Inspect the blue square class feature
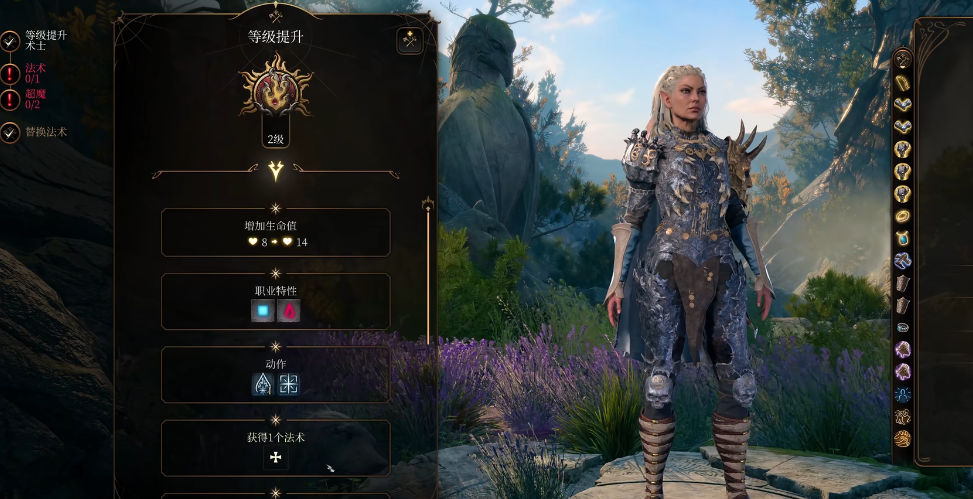 tap(263, 311)
